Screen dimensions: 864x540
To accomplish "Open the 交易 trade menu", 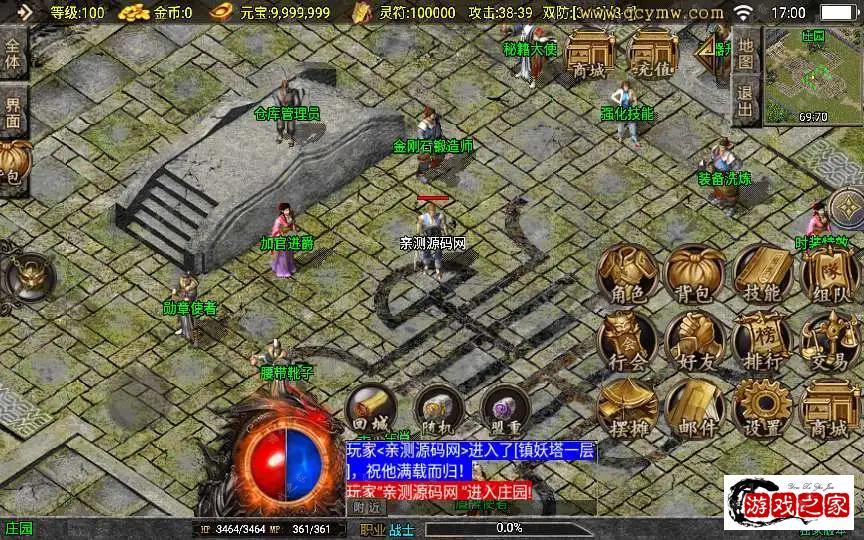I will 829,341.
